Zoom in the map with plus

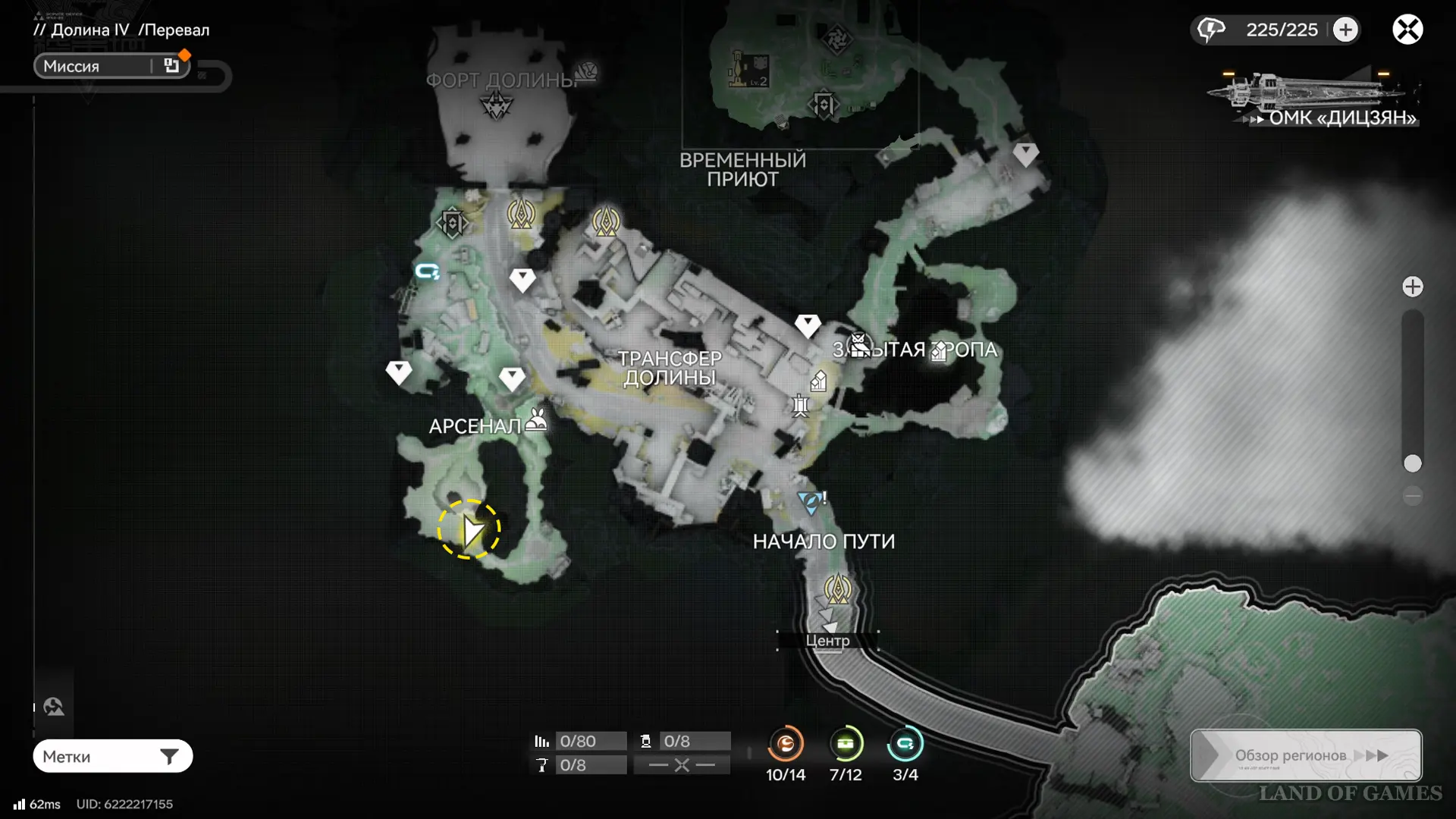click(x=1412, y=287)
